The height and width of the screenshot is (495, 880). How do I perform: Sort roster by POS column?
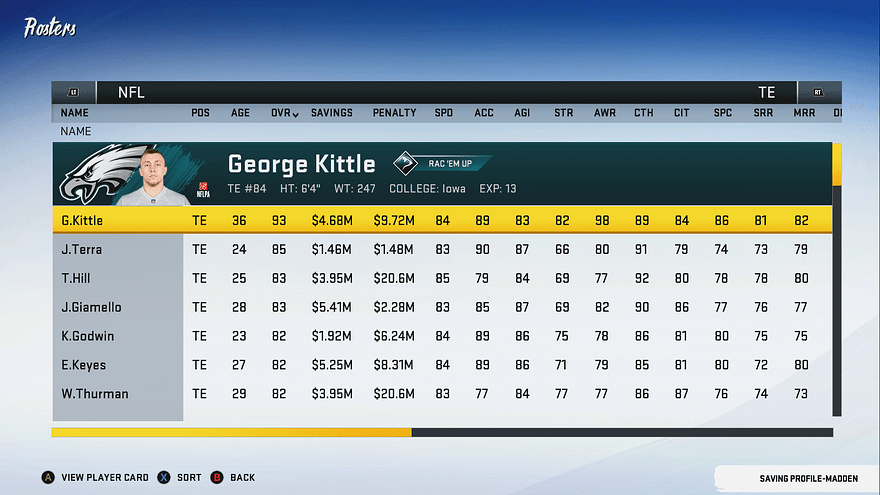(x=200, y=113)
